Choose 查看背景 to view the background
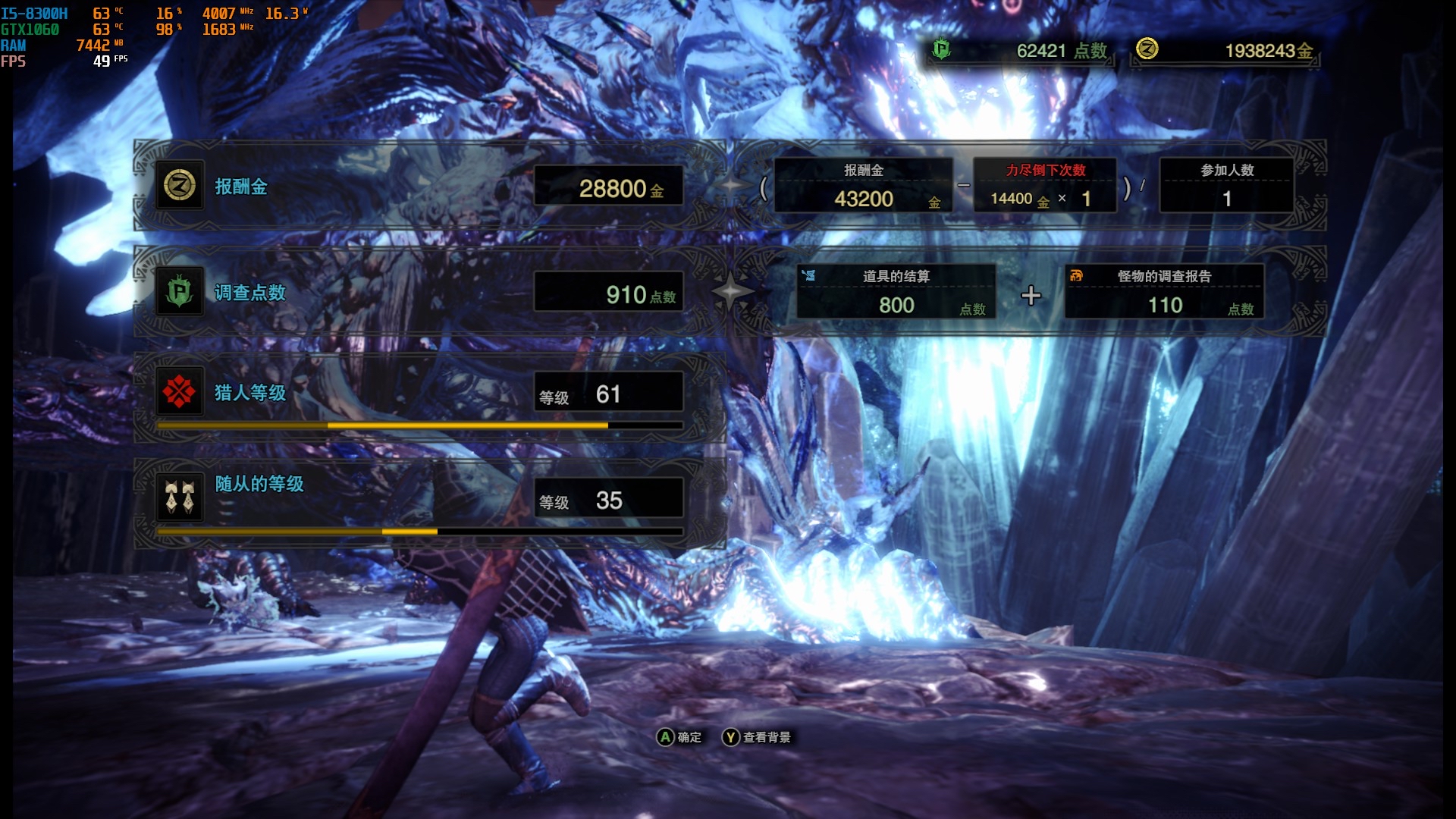Image resolution: width=1456 pixels, height=819 pixels. [x=757, y=737]
